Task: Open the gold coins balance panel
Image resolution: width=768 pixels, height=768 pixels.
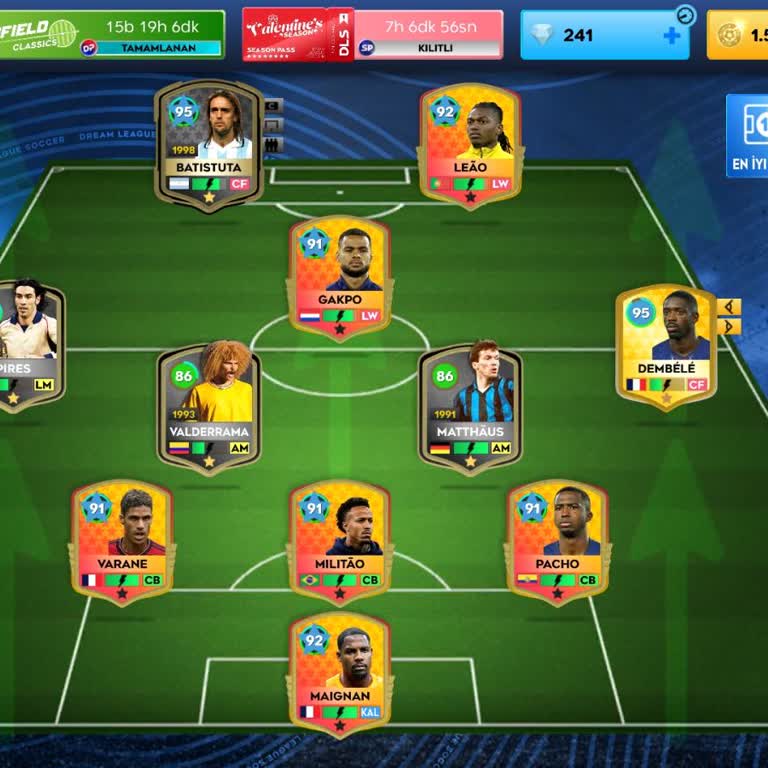Action: (x=739, y=35)
